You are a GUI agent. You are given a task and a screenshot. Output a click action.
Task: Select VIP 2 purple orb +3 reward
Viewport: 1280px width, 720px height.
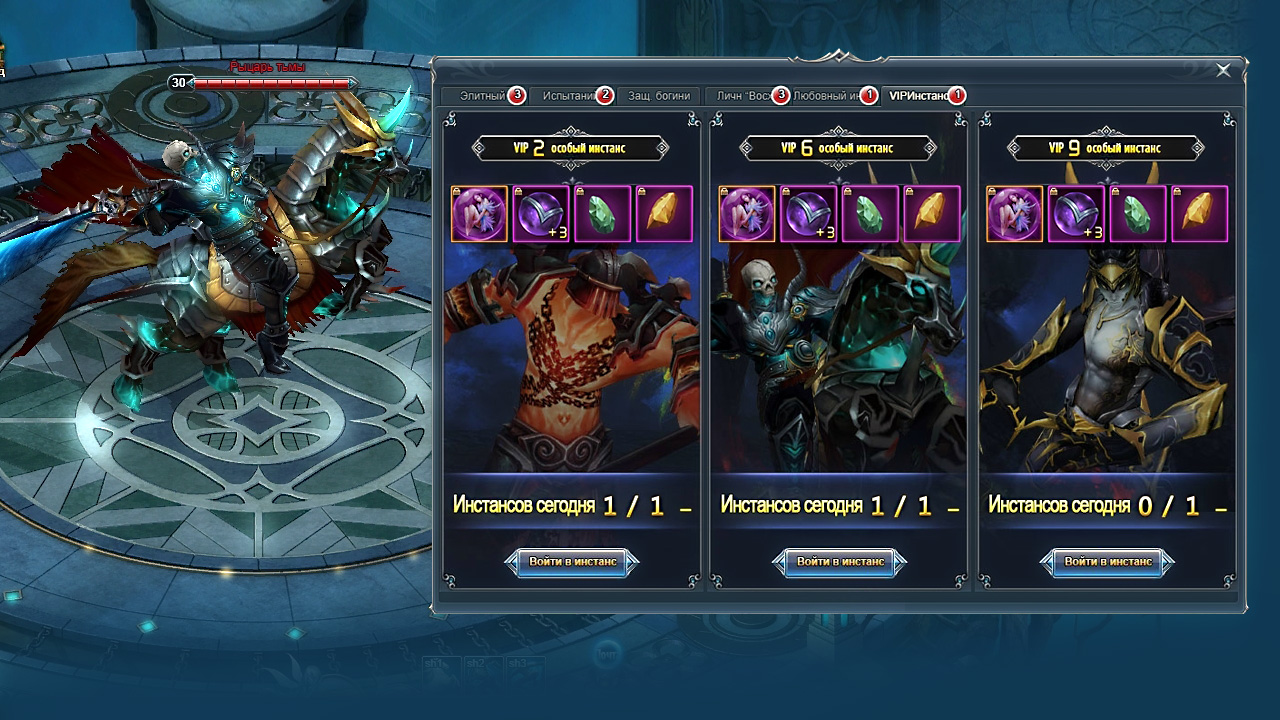[541, 214]
